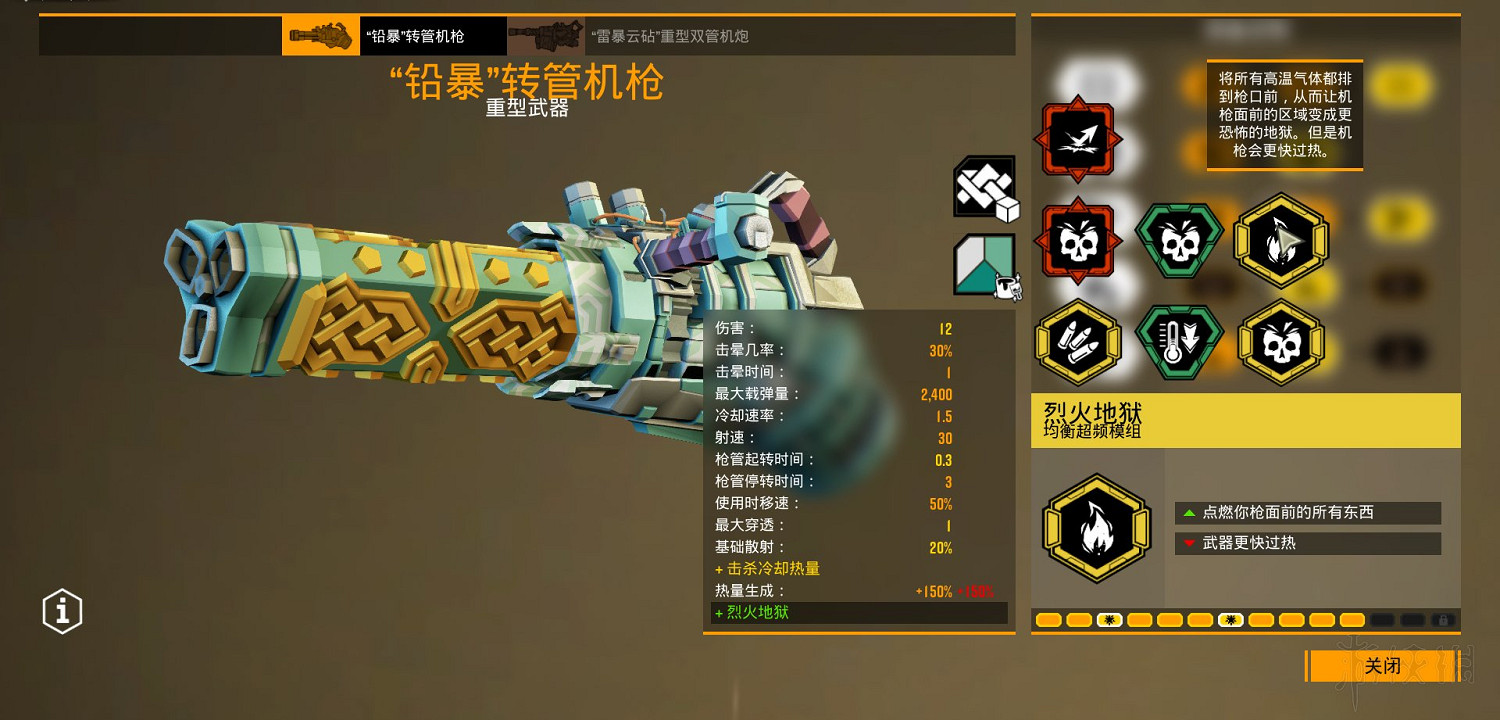1500x720 pixels.
Task: Toggle the yellow hexagon mod under the cursor
Action: (1280, 240)
